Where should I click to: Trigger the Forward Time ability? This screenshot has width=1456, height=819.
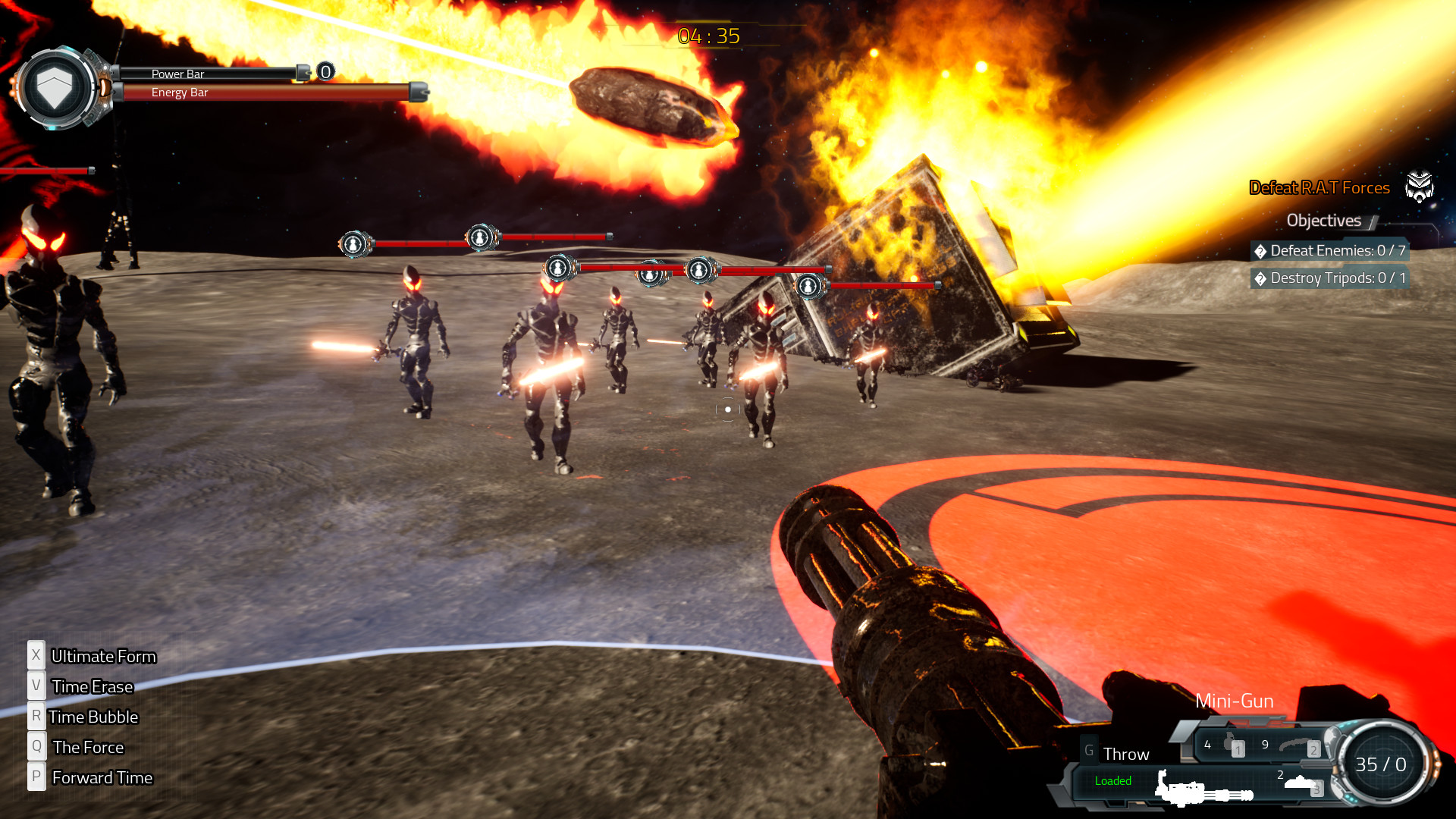pyautogui.click(x=102, y=777)
